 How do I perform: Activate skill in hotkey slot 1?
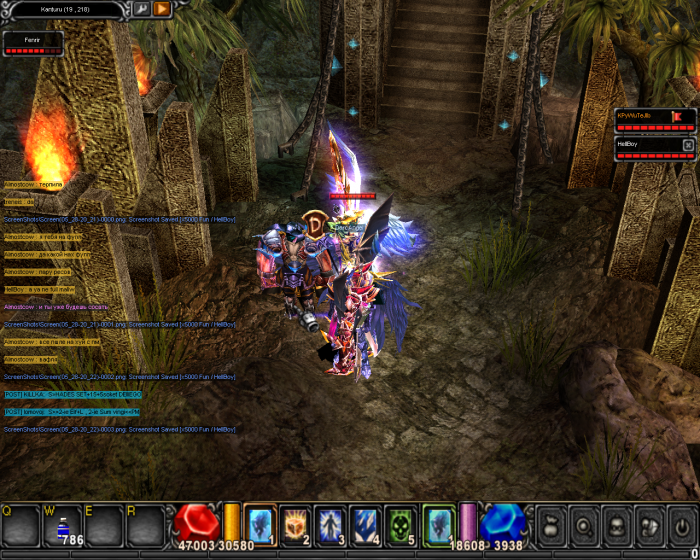pyautogui.click(x=260, y=525)
